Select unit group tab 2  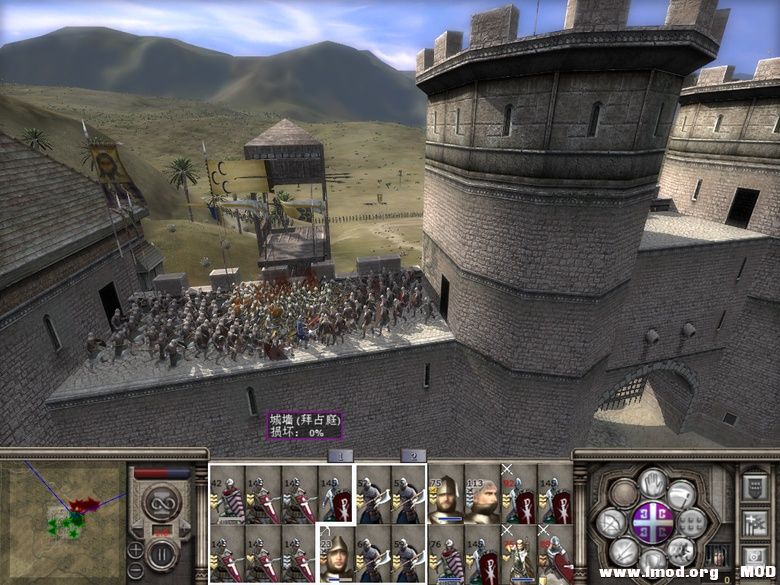click(x=413, y=456)
